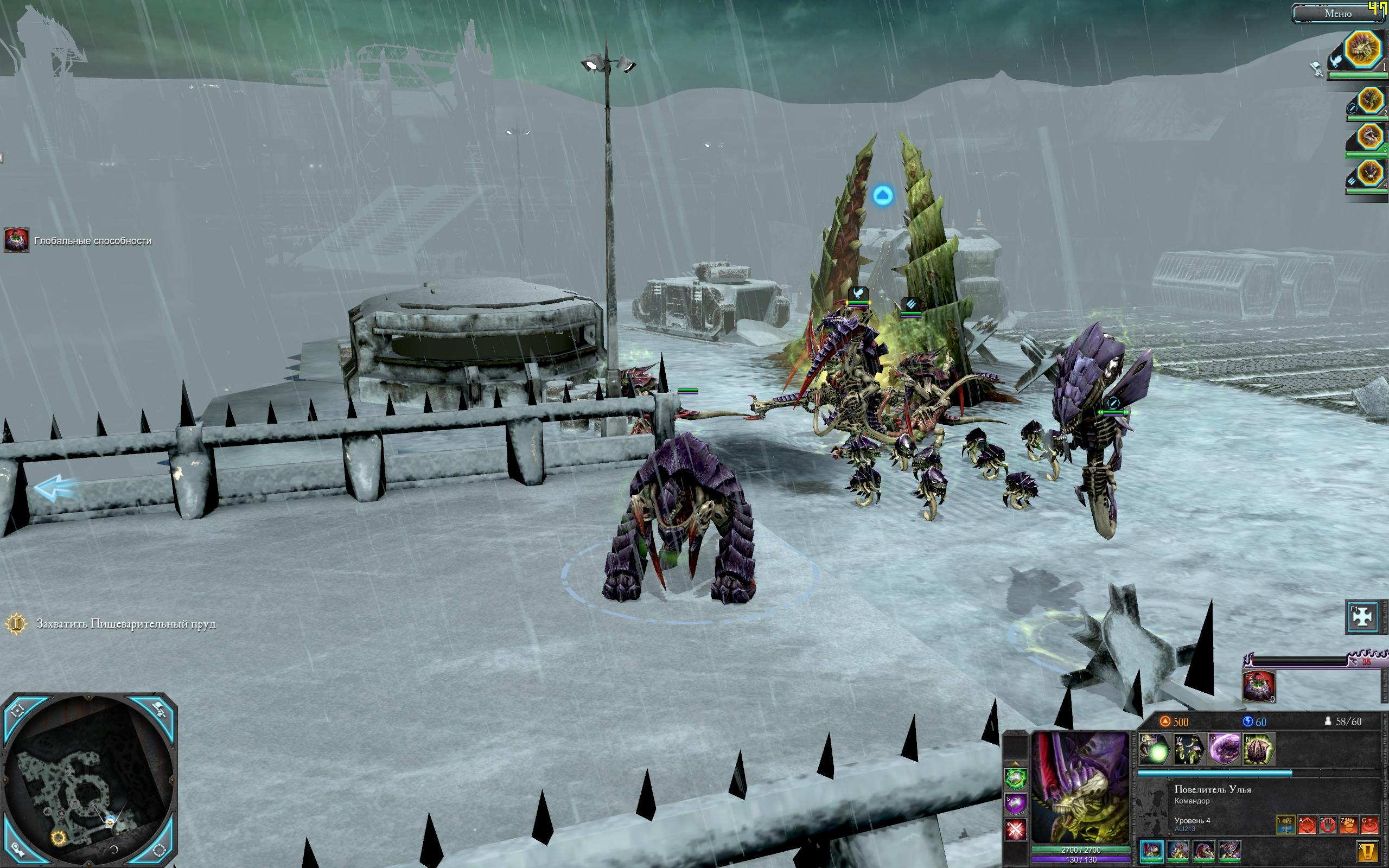Activate the F2 global ability icon
The image size is (1389, 868).
pyautogui.click(x=1258, y=686)
